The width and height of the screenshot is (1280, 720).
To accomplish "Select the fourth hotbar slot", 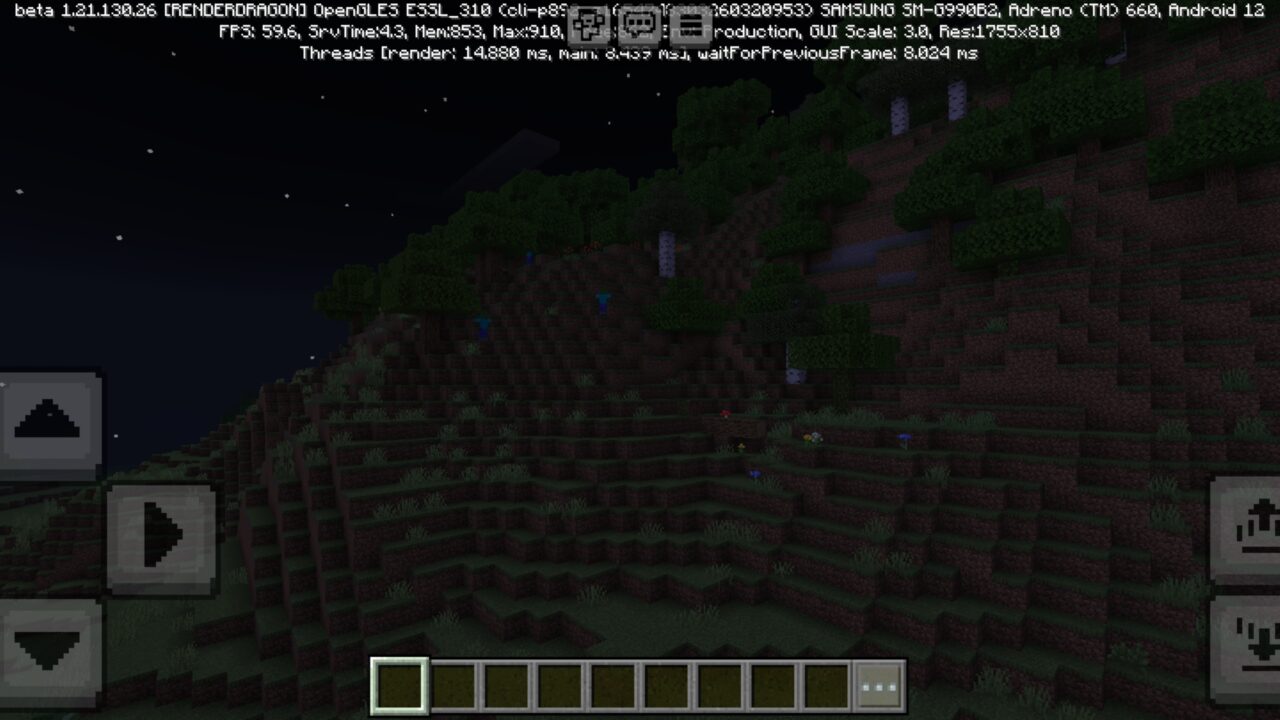I will coord(557,682).
